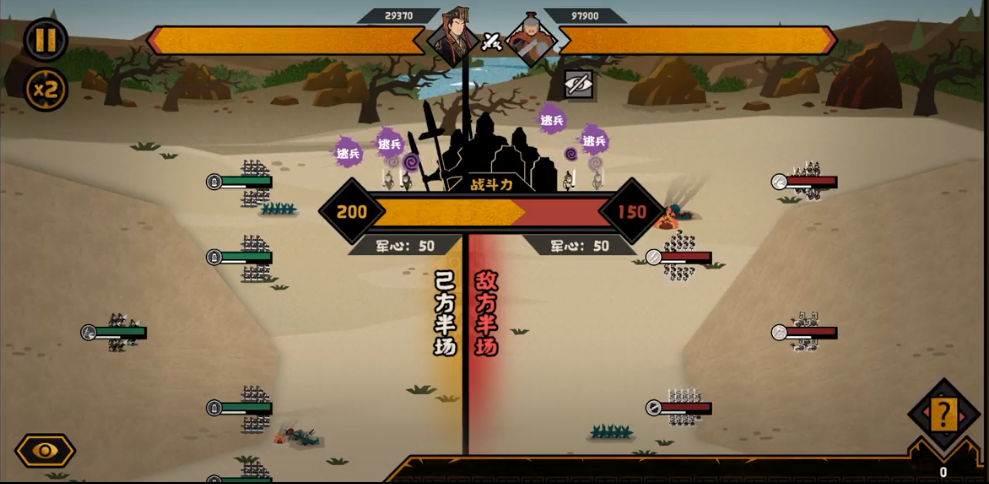Pause the battle
The image size is (989, 484).
click(x=45, y=40)
